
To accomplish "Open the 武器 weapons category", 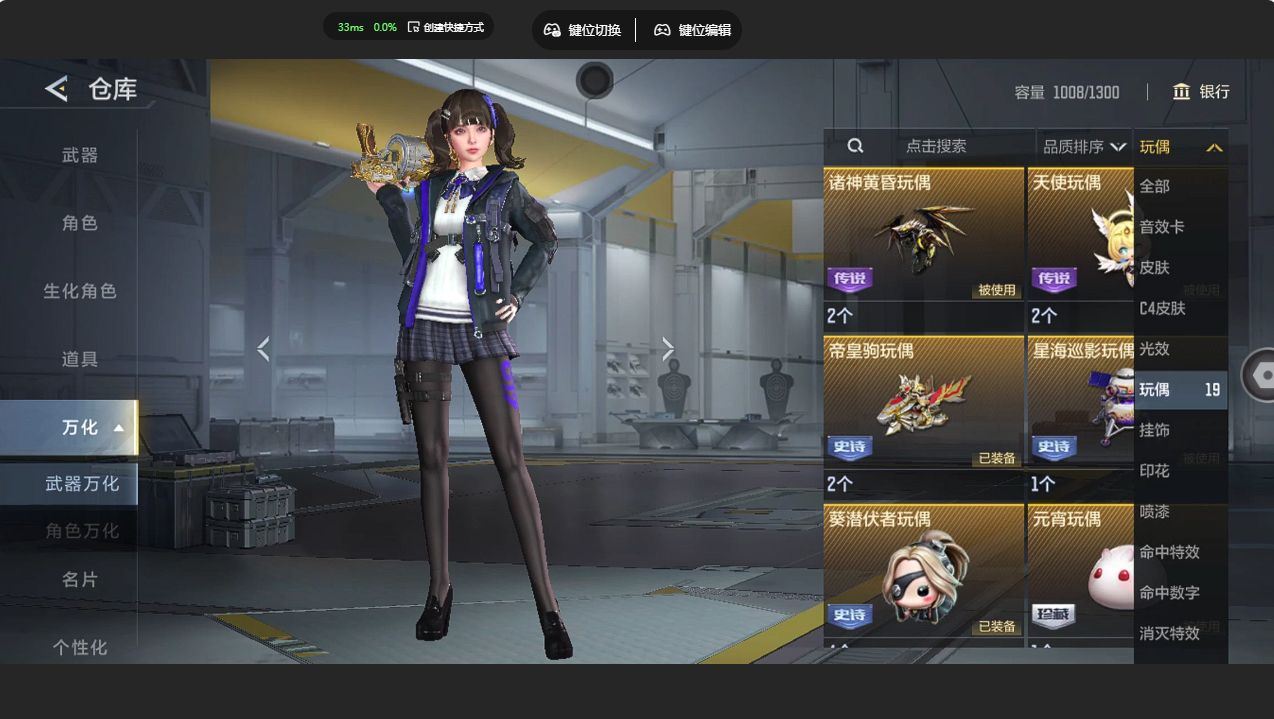I will click(x=80, y=155).
